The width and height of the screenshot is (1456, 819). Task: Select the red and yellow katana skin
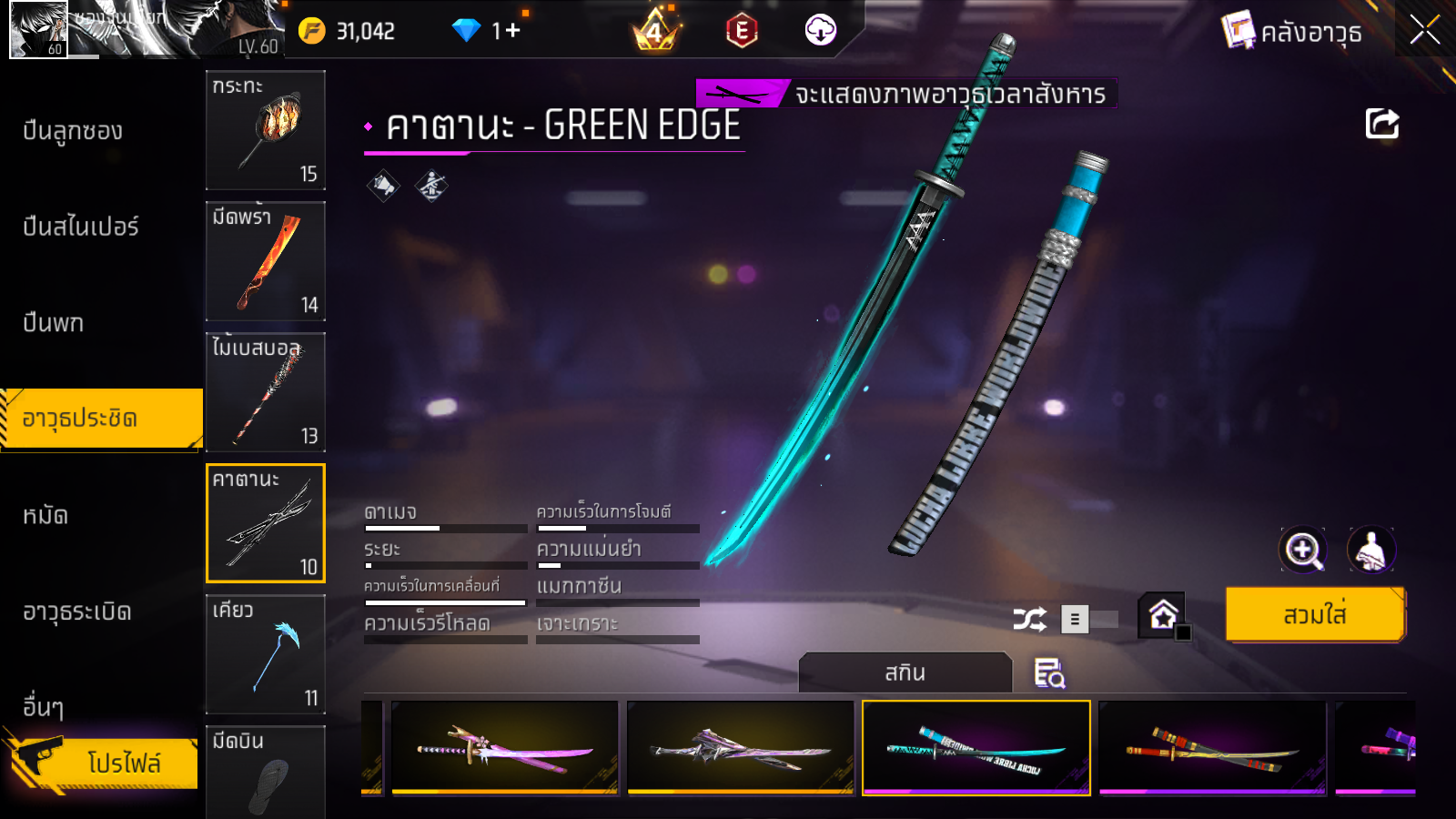click(x=1212, y=748)
